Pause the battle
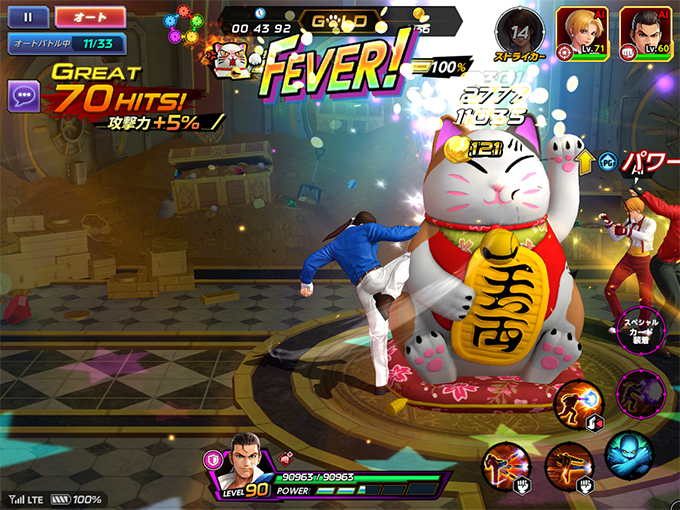The image size is (680, 510). click(x=28, y=17)
